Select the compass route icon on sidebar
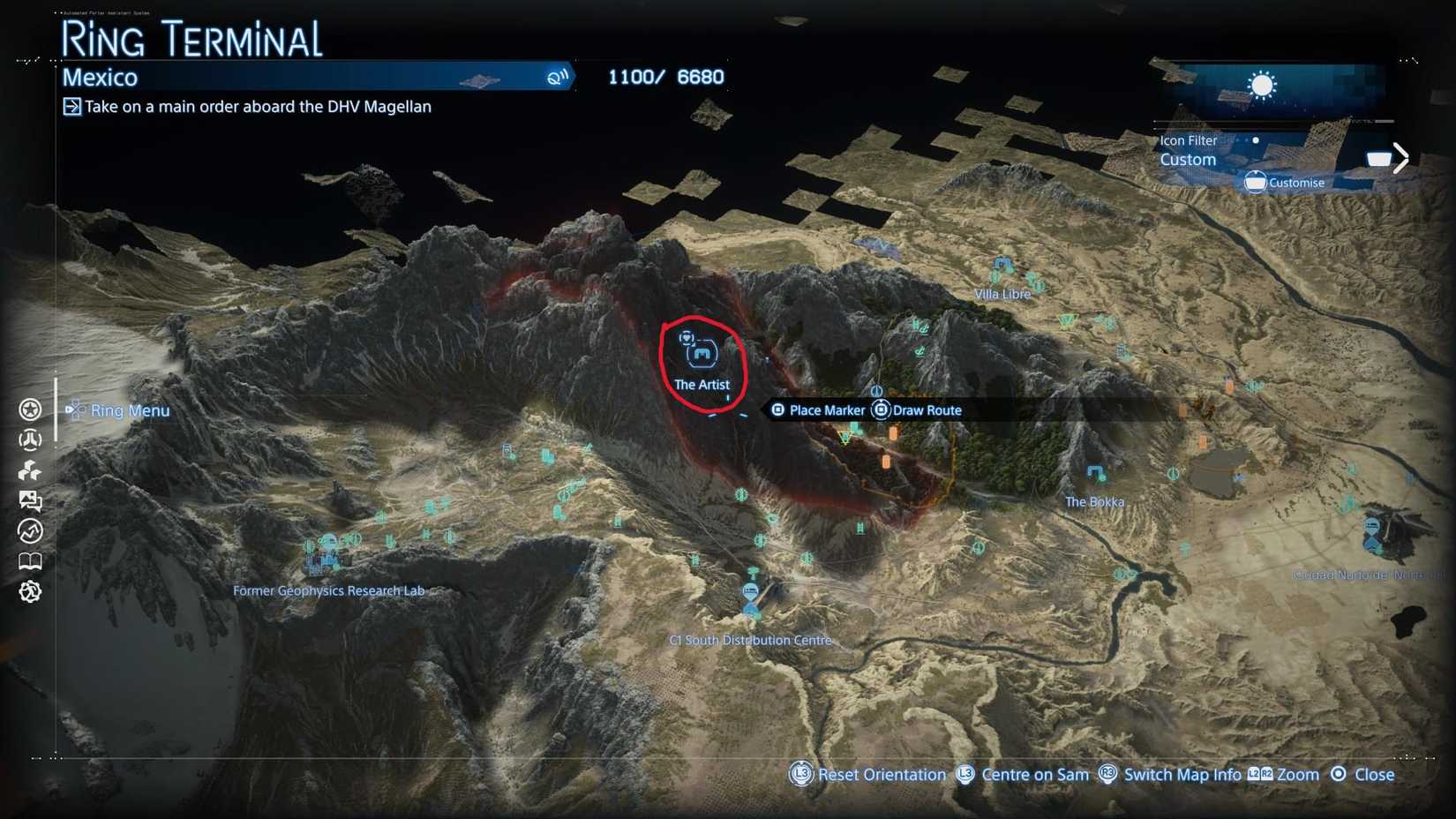Viewport: 1456px width, 819px height. [29, 530]
